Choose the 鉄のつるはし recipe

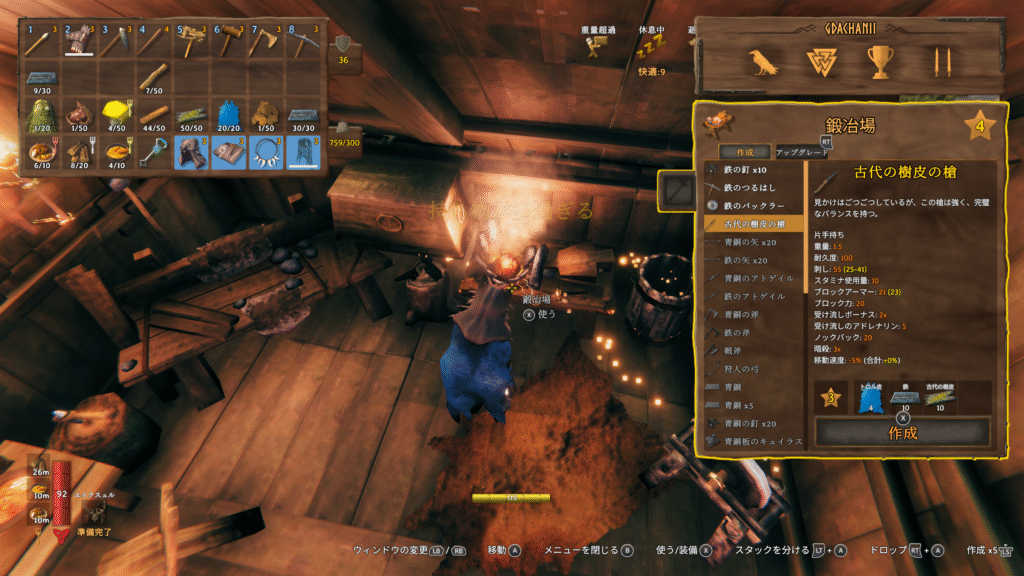point(752,188)
